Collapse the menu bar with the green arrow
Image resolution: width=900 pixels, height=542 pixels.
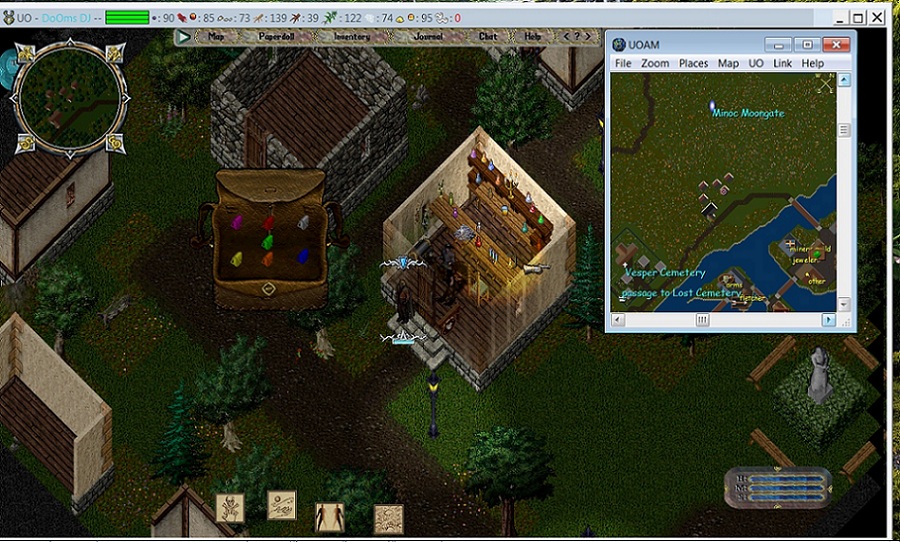pos(183,37)
